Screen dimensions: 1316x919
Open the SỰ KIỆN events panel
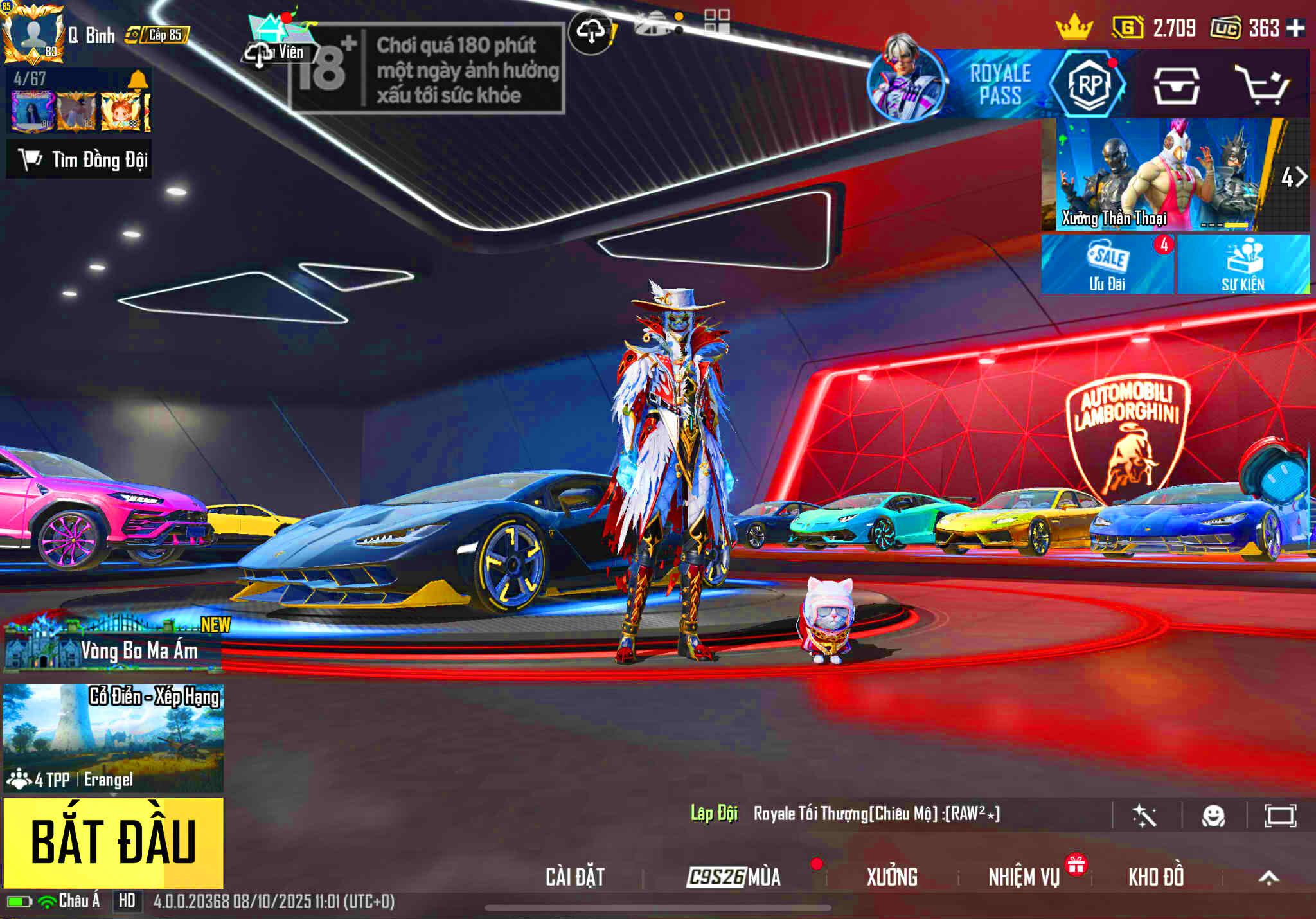pyautogui.click(x=1243, y=265)
